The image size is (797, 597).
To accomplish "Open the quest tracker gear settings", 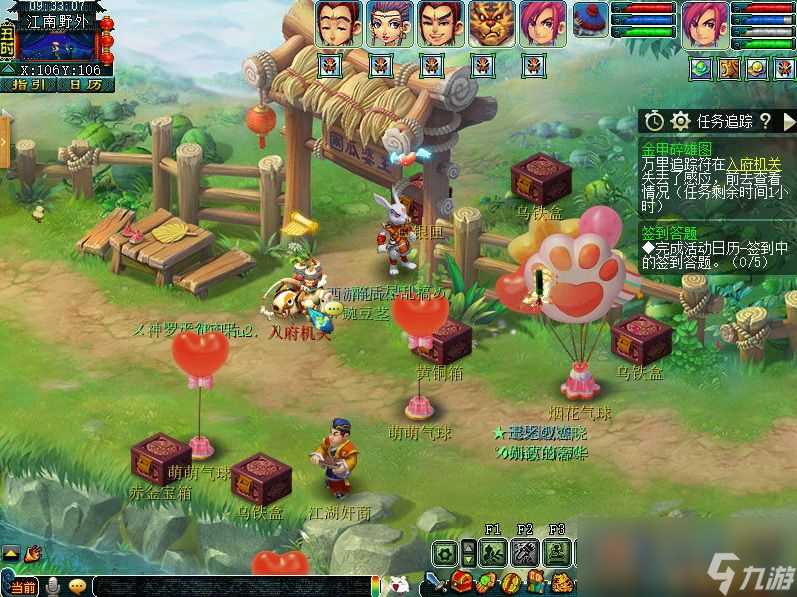I will 681,121.
